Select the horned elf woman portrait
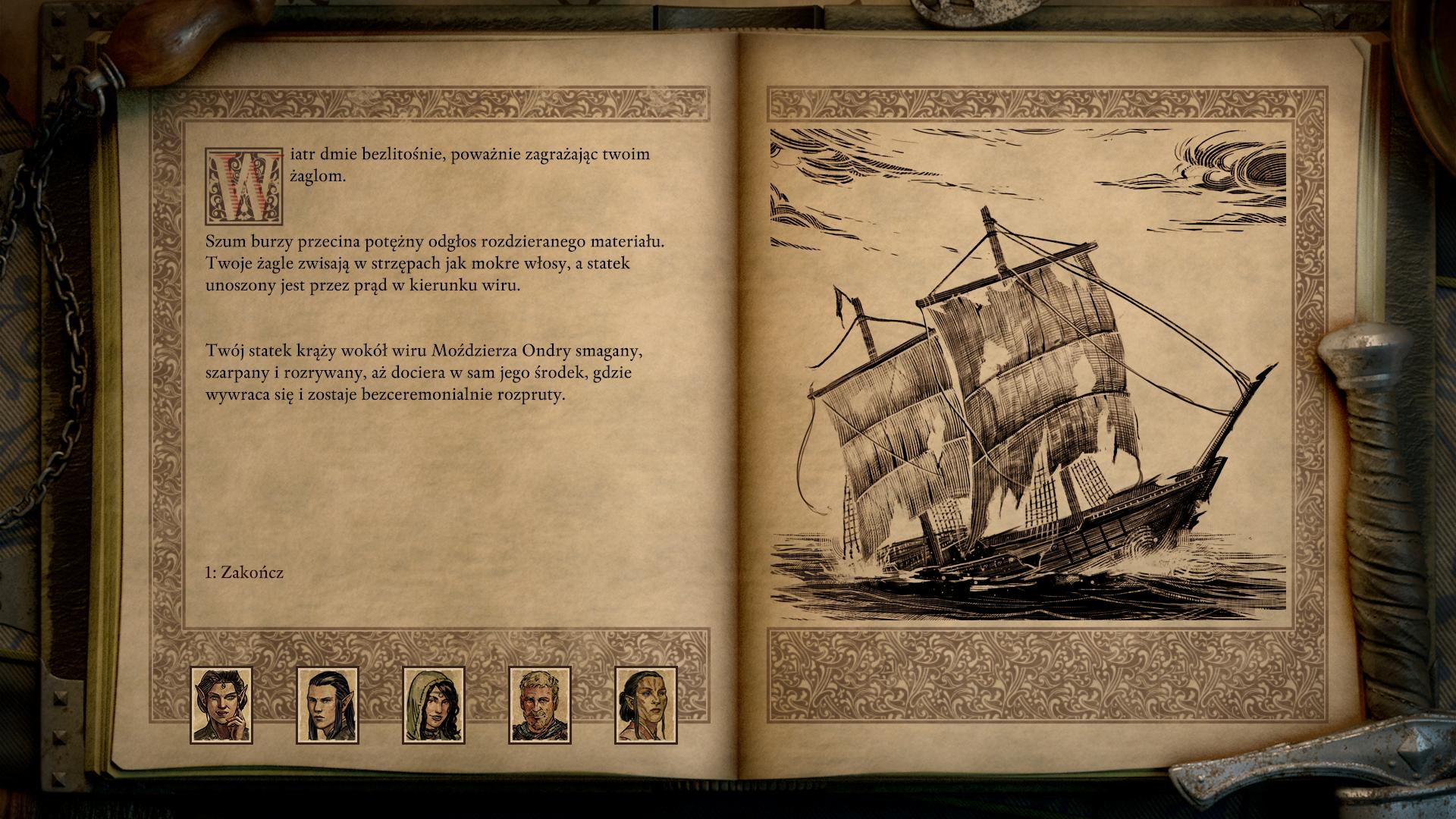 point(221,704)
